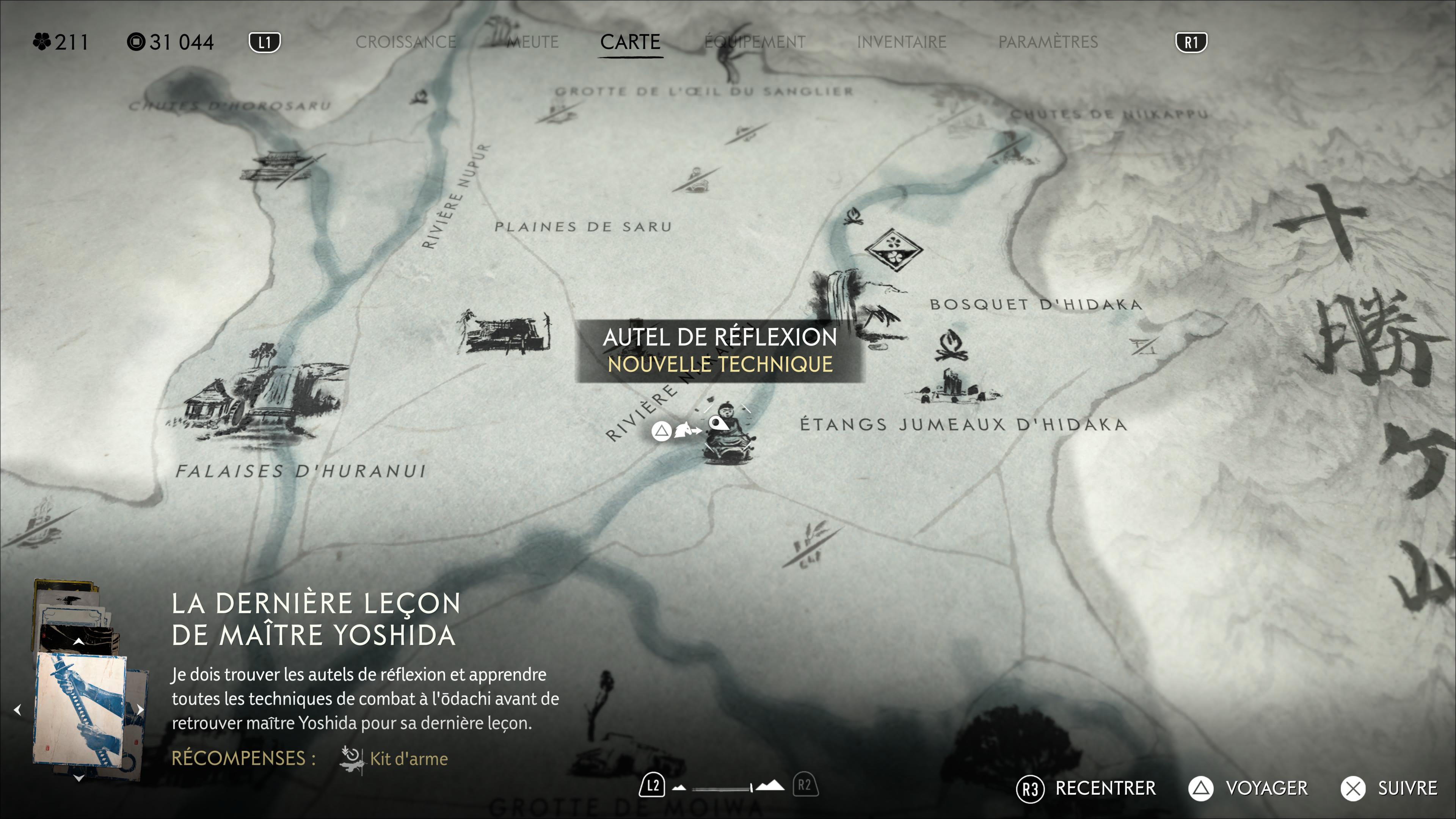This screenshot has width=1456, height=819.
Task: Move down the quest card stack
Action: coord(79,778)
